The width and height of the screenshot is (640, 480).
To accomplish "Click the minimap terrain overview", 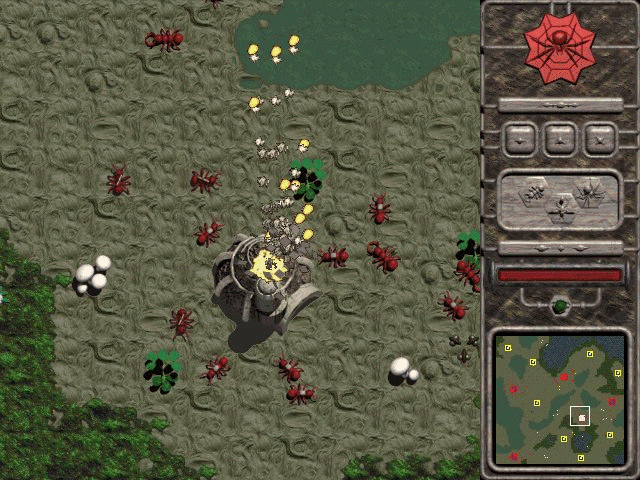I will pos(559,401).
